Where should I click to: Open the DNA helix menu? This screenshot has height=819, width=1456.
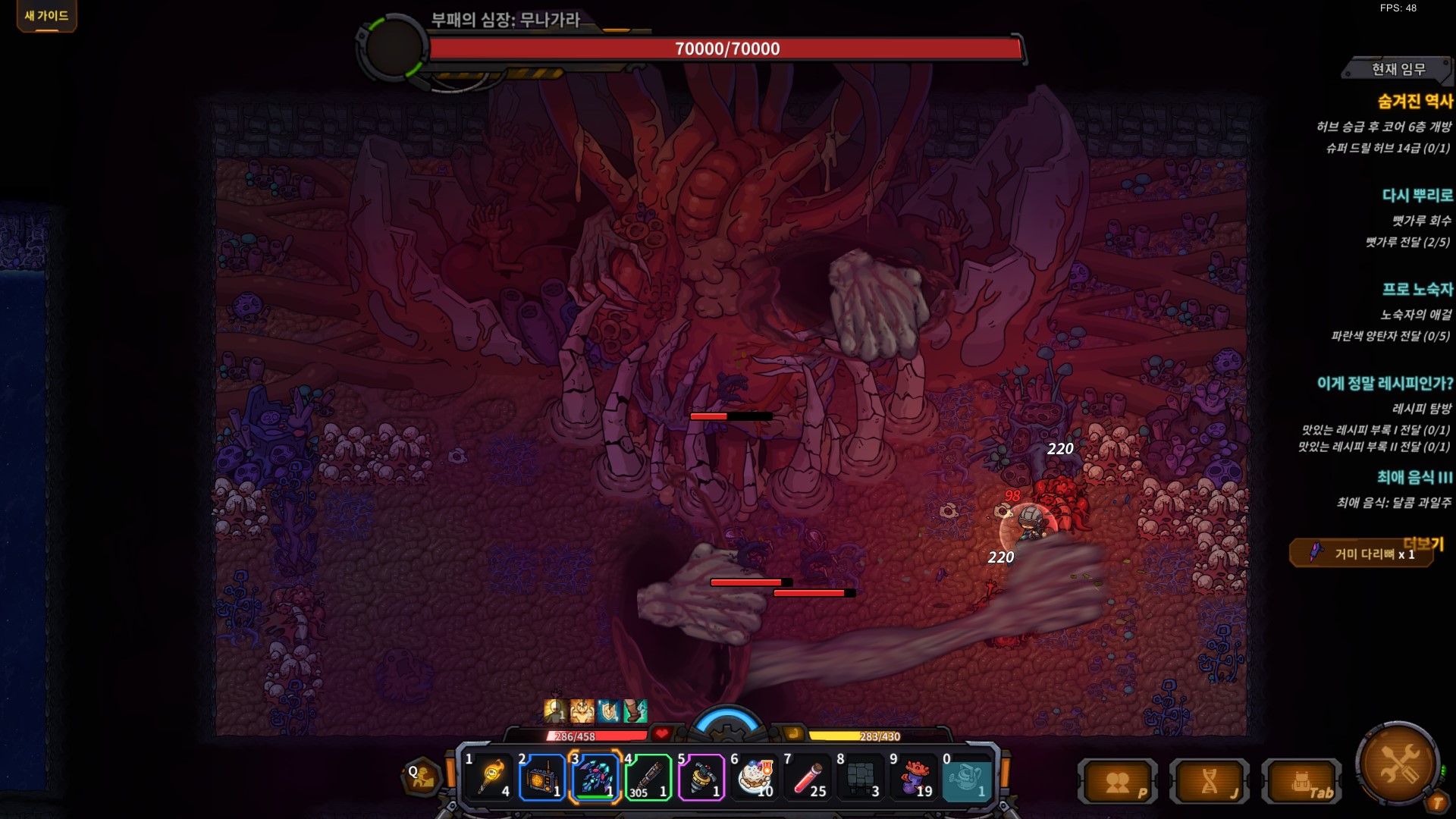click(1210, 782)
